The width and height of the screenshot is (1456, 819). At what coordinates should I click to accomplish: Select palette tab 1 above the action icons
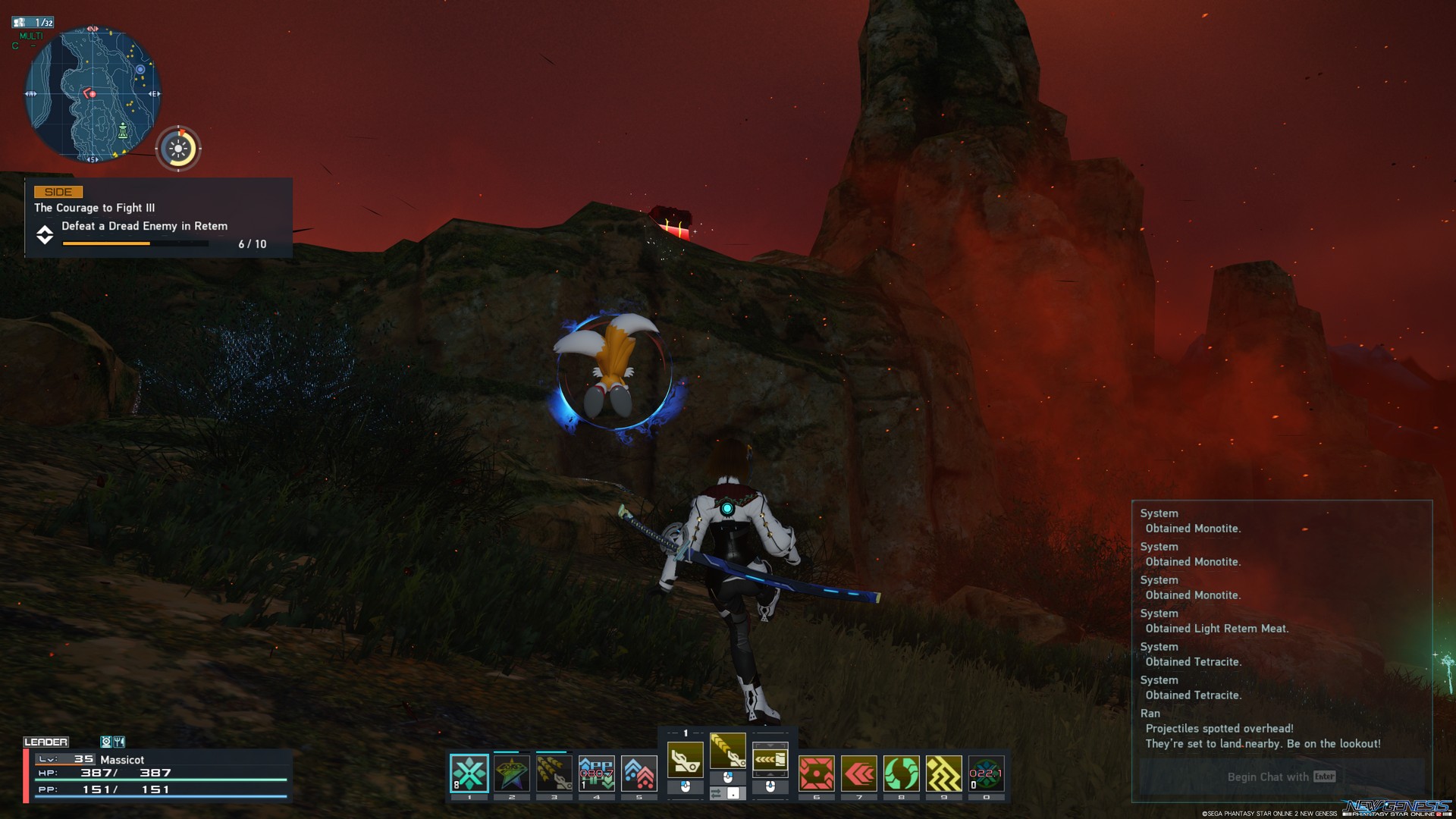[686, 733]
